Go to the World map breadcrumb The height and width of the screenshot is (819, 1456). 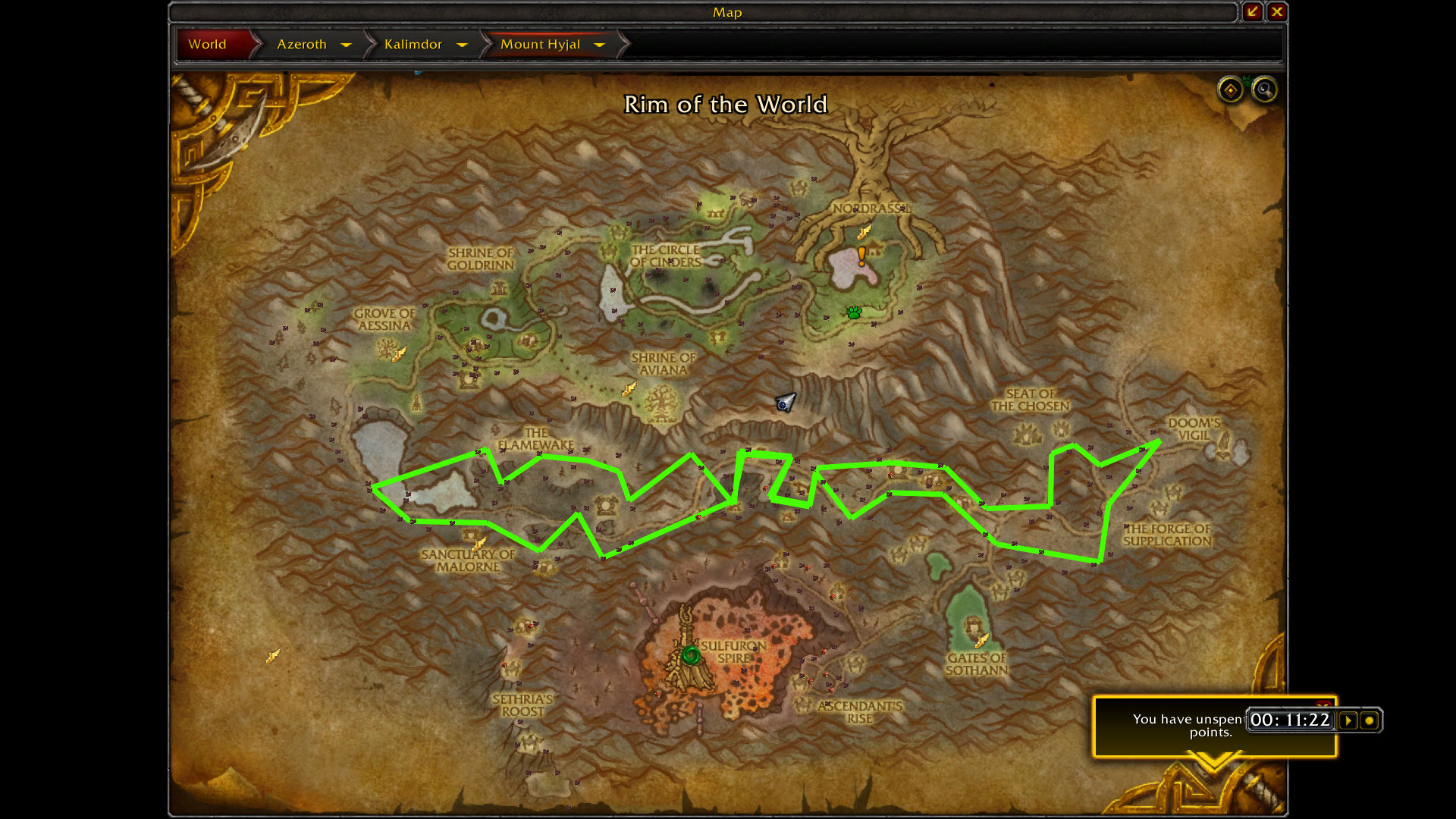click(x=208, y=44)
